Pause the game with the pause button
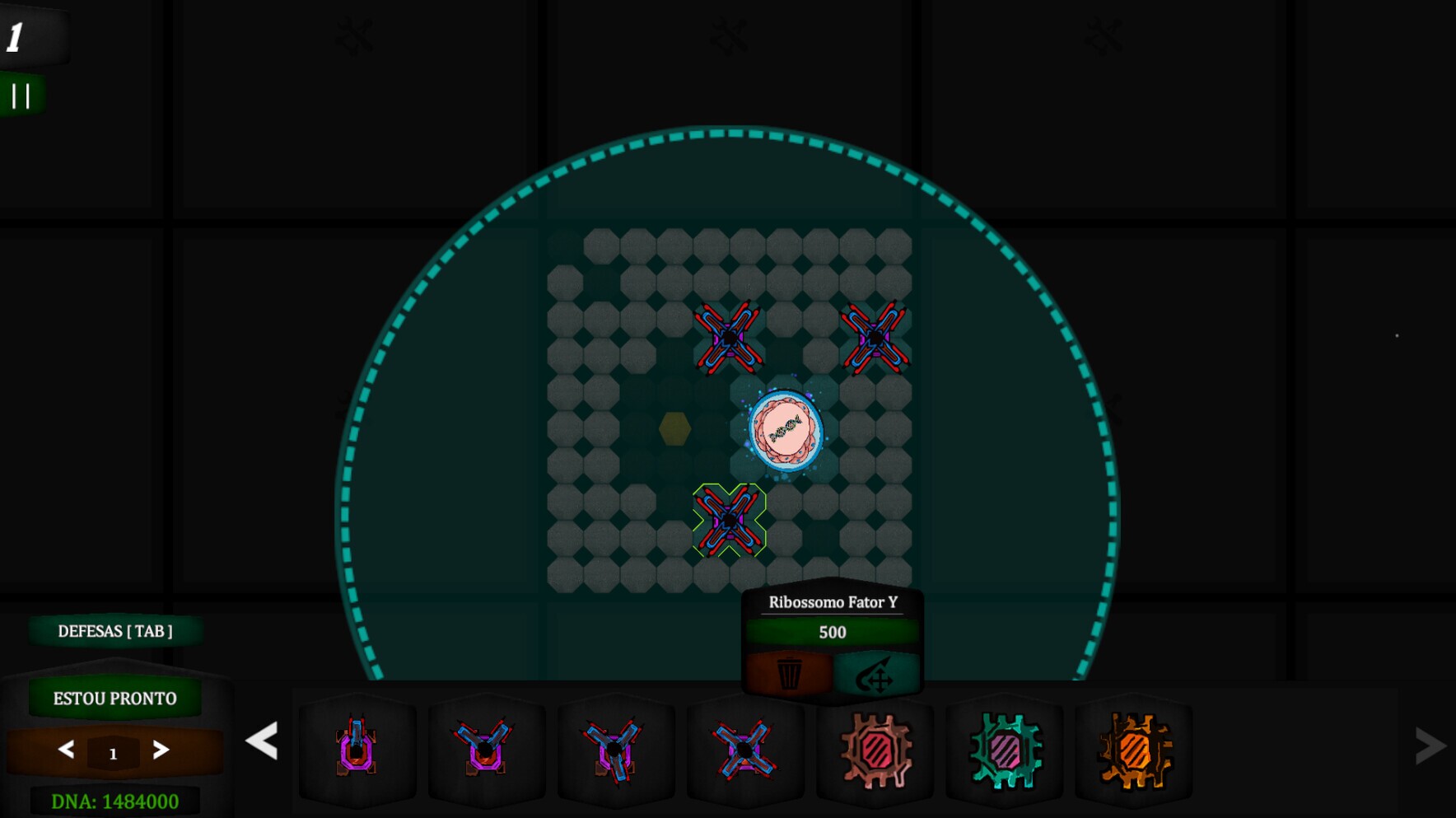The image size is (1456, 818). pos(21,96)
